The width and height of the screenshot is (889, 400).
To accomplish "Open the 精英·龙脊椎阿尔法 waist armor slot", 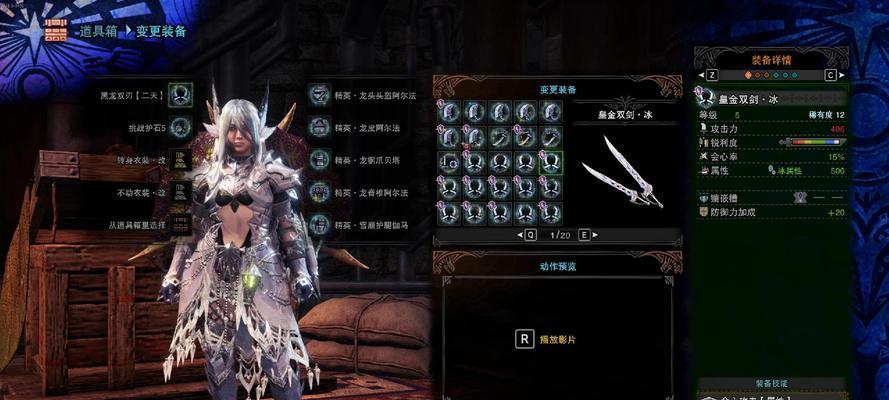I will point(320,191).
